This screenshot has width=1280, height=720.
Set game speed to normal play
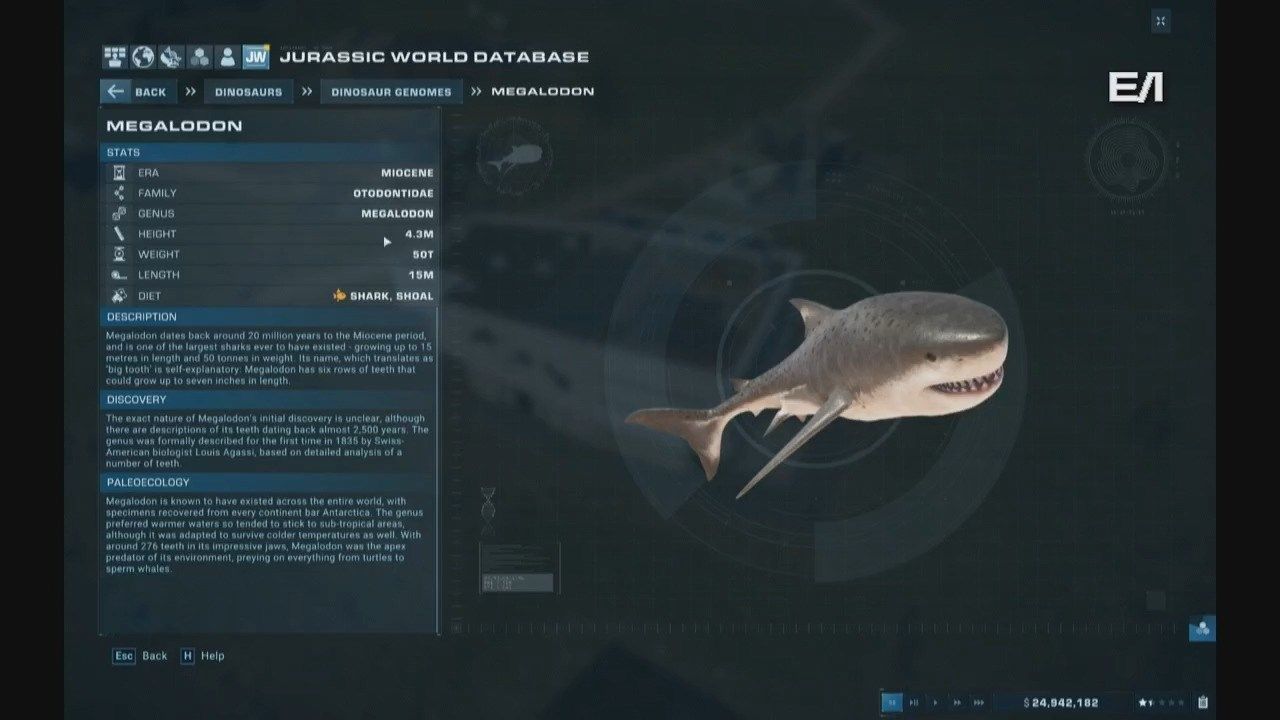click(x=936, y=702)
